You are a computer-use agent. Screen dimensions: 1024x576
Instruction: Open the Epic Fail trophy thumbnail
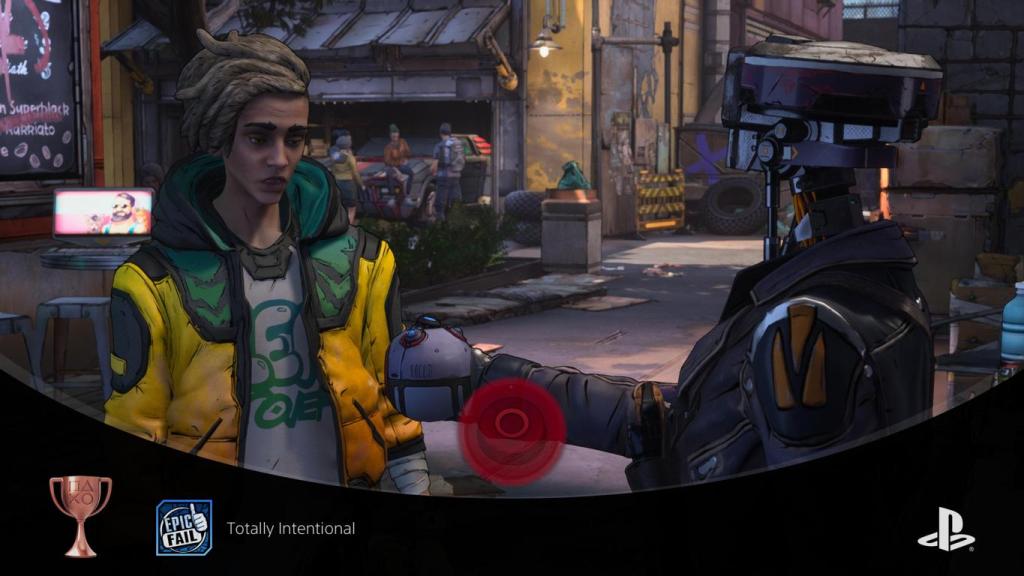183,527
